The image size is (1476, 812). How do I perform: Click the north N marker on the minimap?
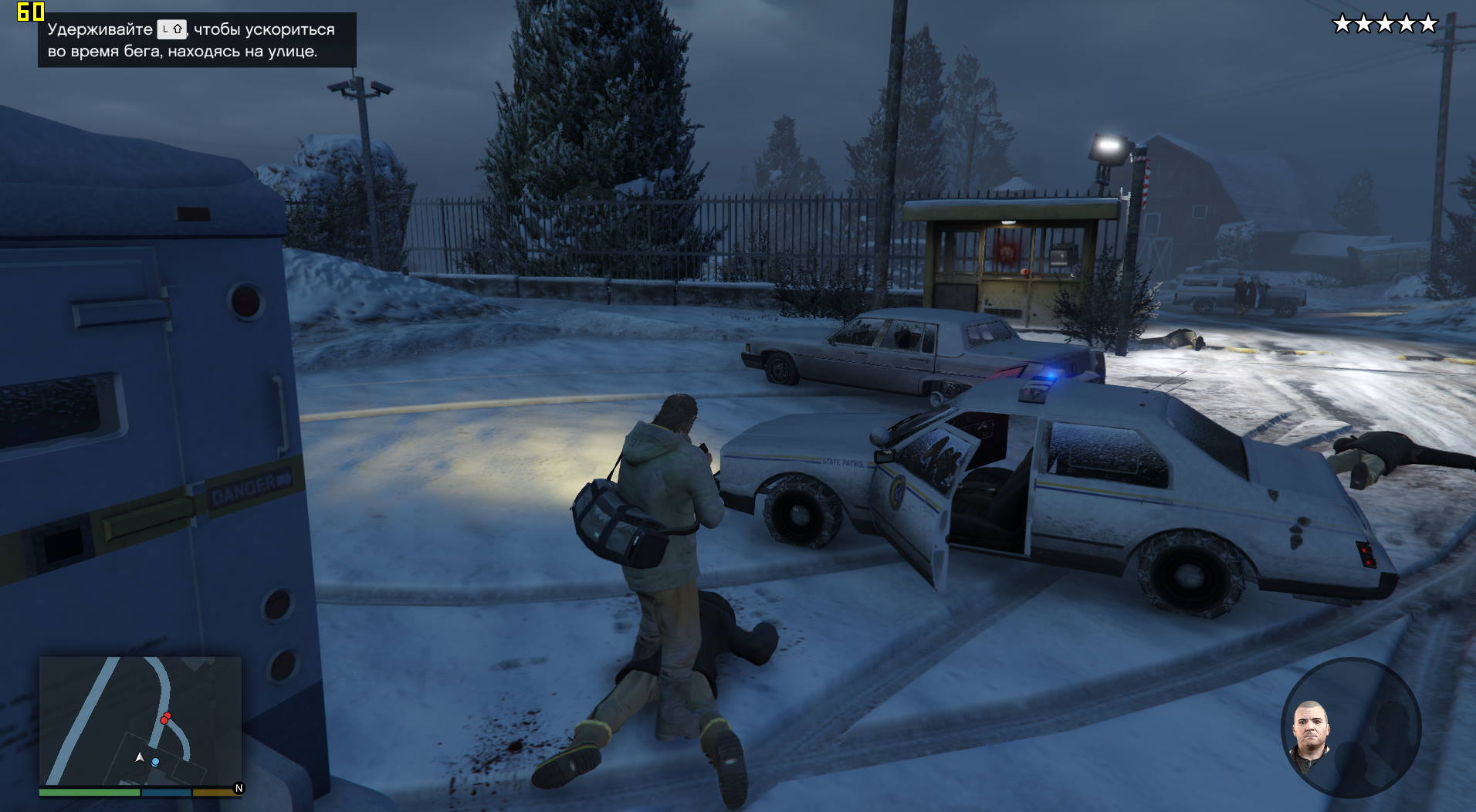point(239,788)
